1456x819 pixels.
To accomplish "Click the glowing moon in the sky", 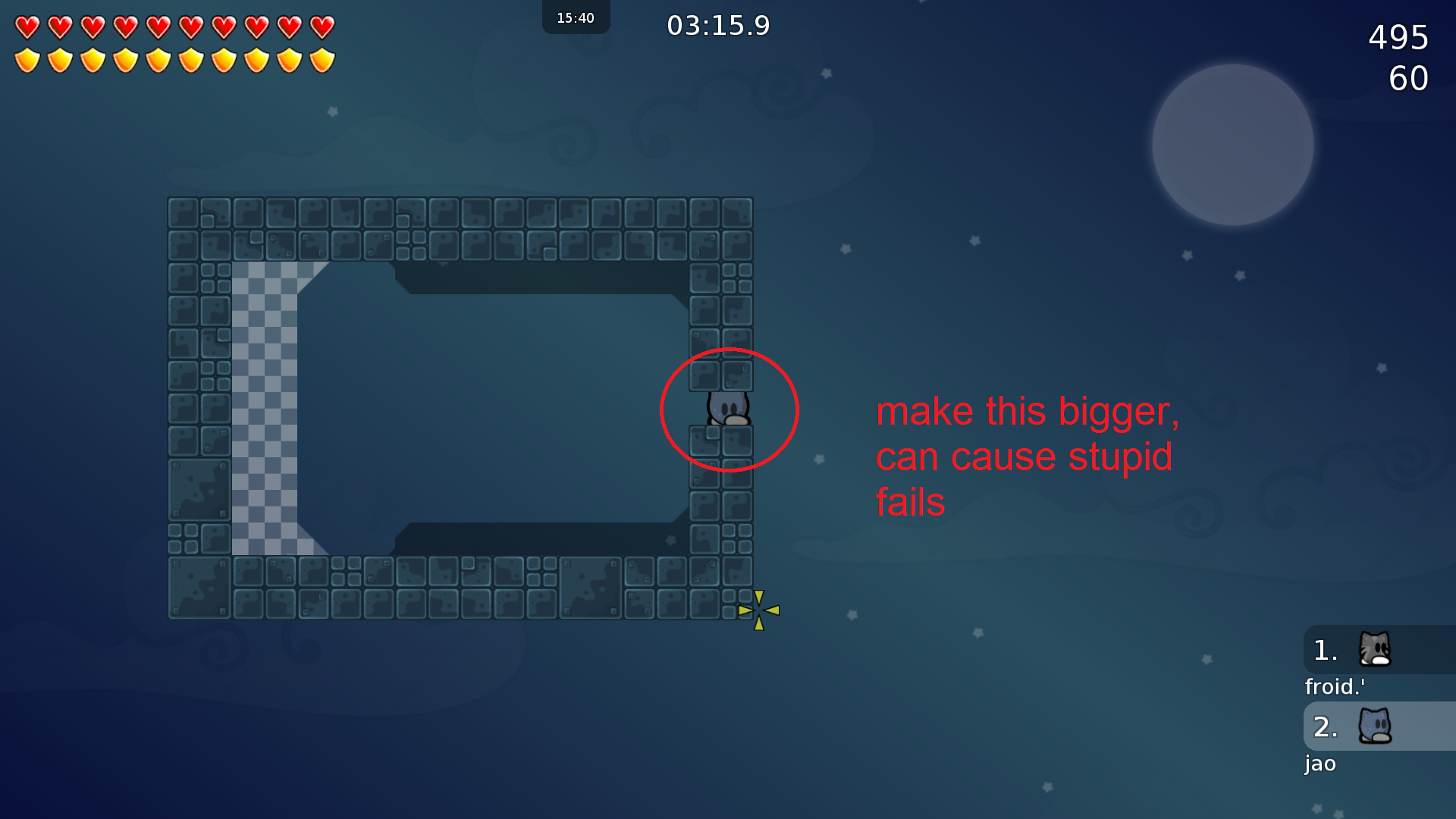I will click(x=1232, y=144).
